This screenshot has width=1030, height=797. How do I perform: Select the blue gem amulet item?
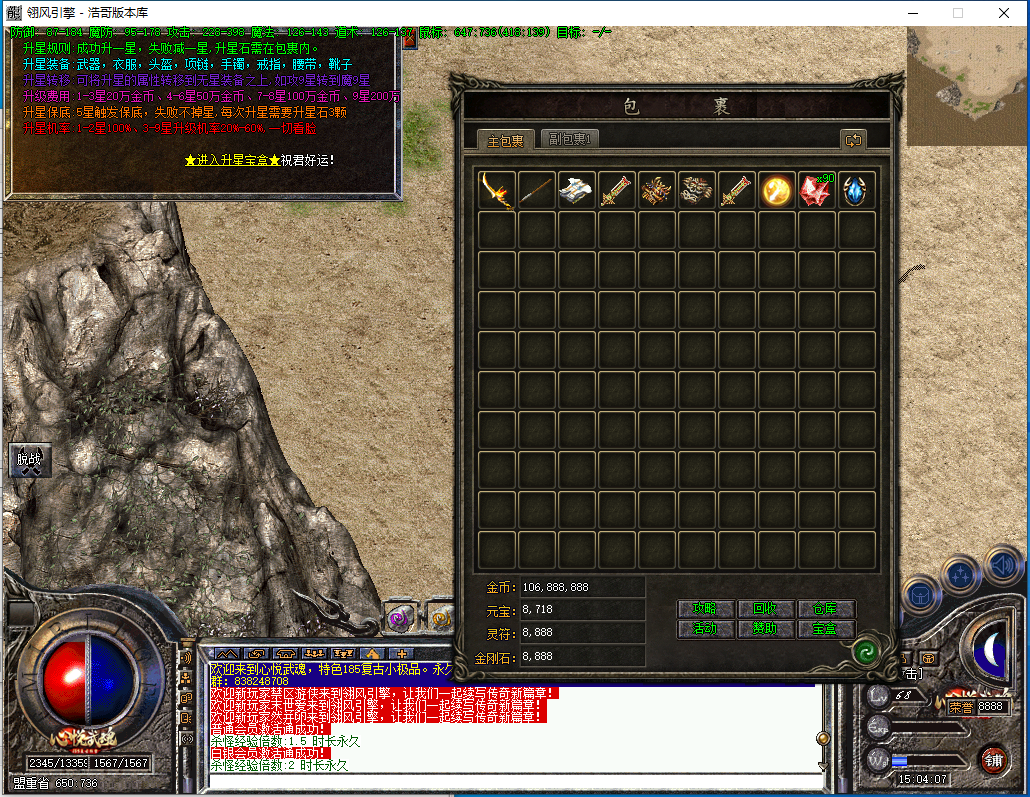[857, 190]
